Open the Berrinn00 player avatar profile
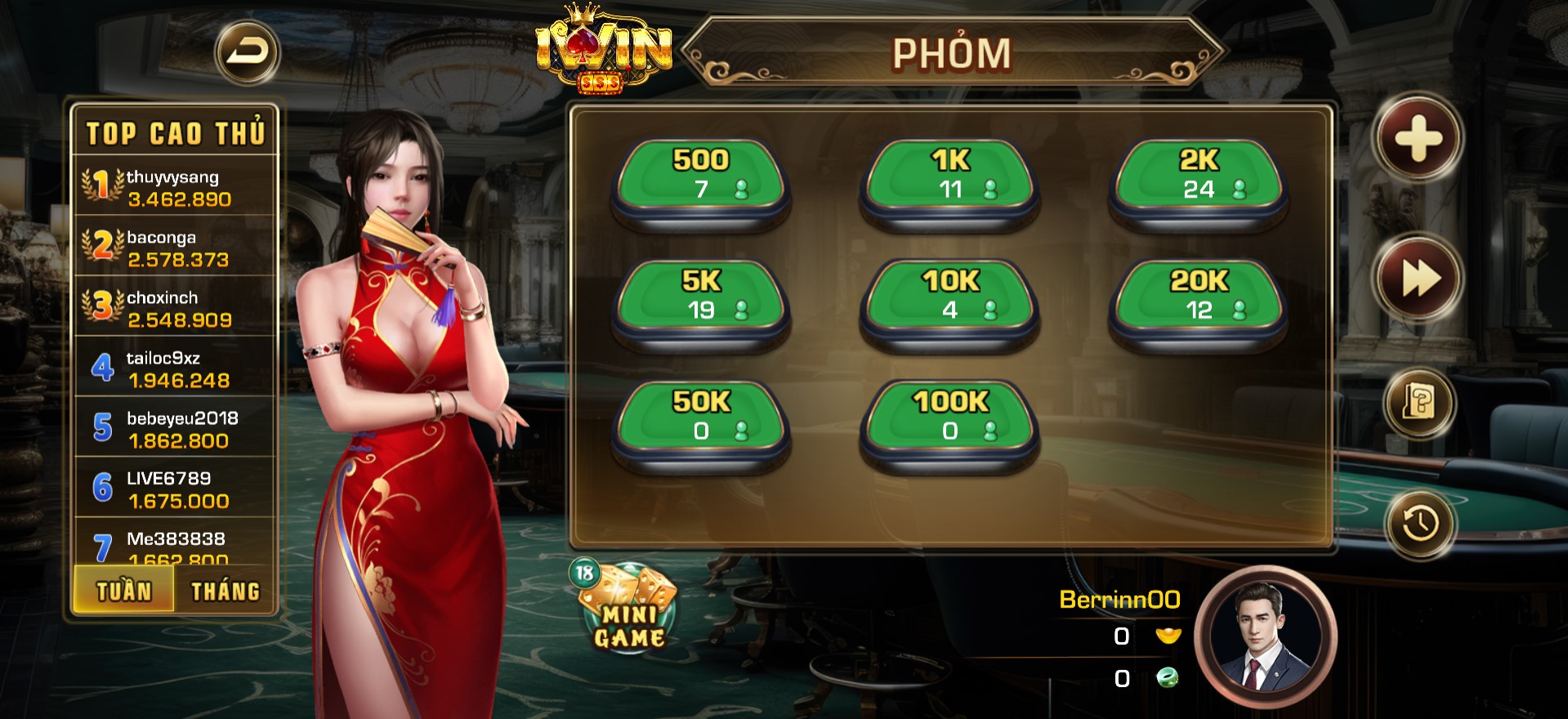Viewport: 1568px width, 719px height. pos(1264,637)
